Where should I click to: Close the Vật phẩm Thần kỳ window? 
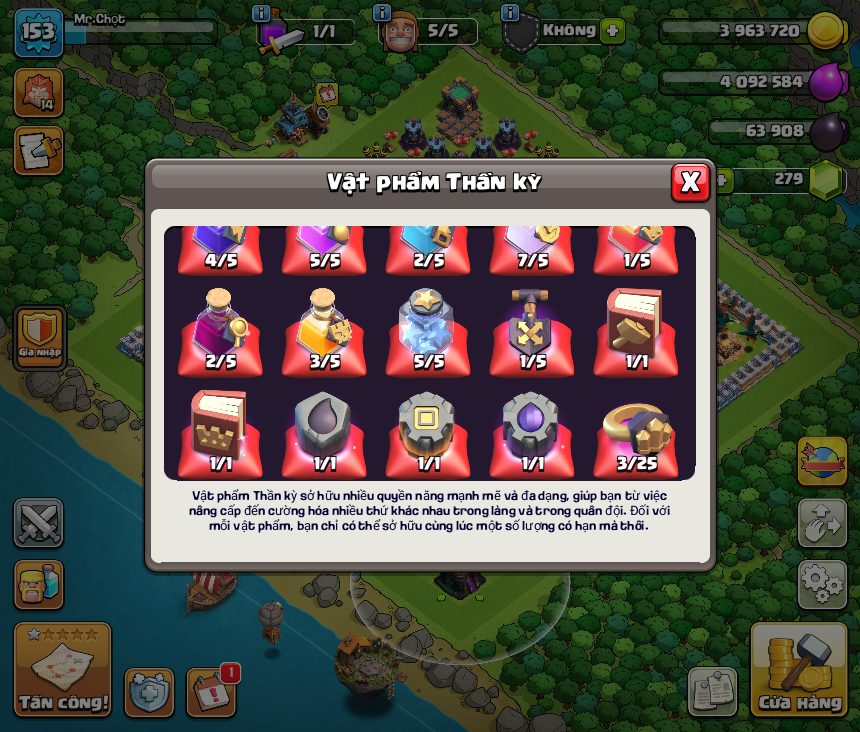pyautogui.click(x=690, y=181)
